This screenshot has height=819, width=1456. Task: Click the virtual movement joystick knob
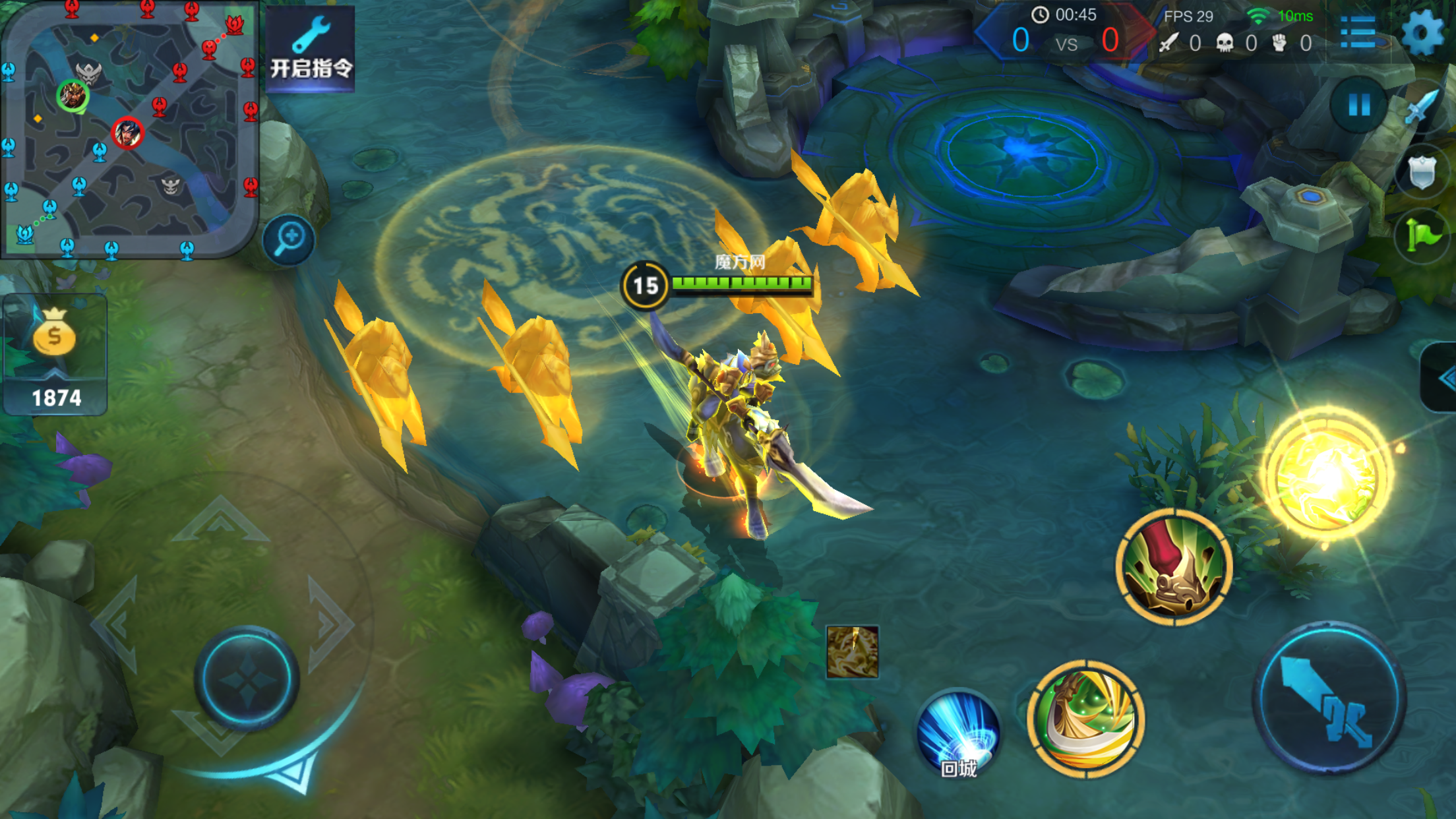[247, 678]
